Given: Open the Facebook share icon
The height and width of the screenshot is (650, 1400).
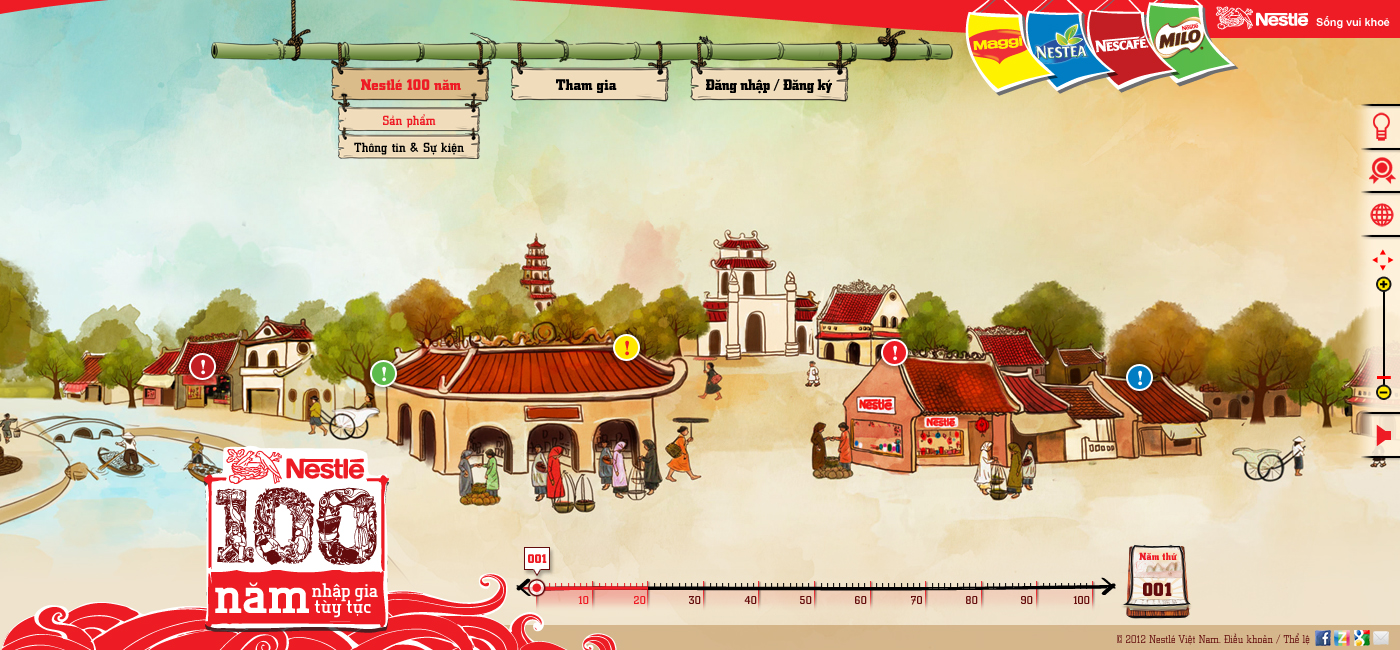Looking at the screenshot, I should [x=1322, y=638].
